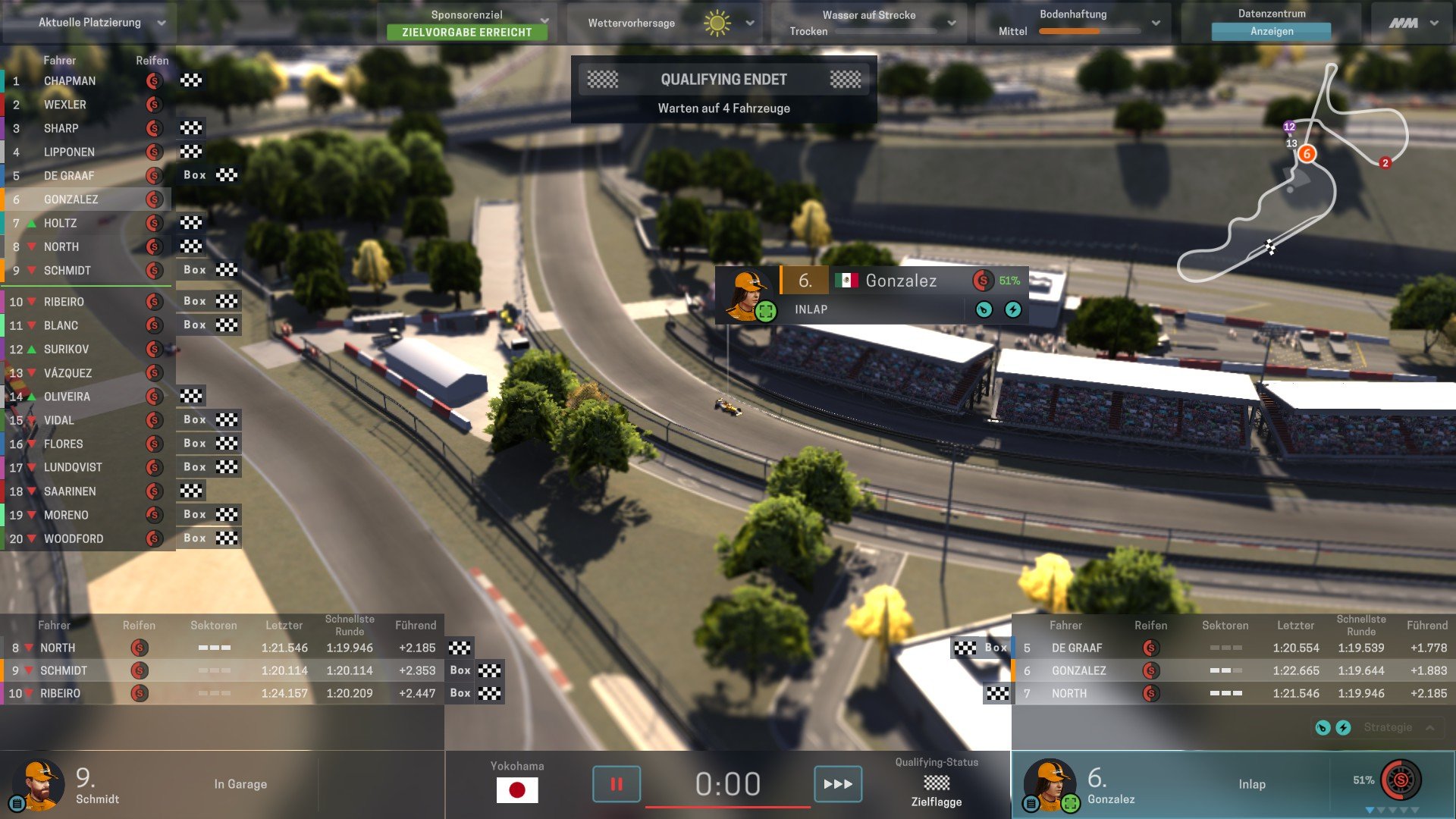1456x819 pixels.
Task: Expand the Sponsorenziel panel
Action: [544, 20]
